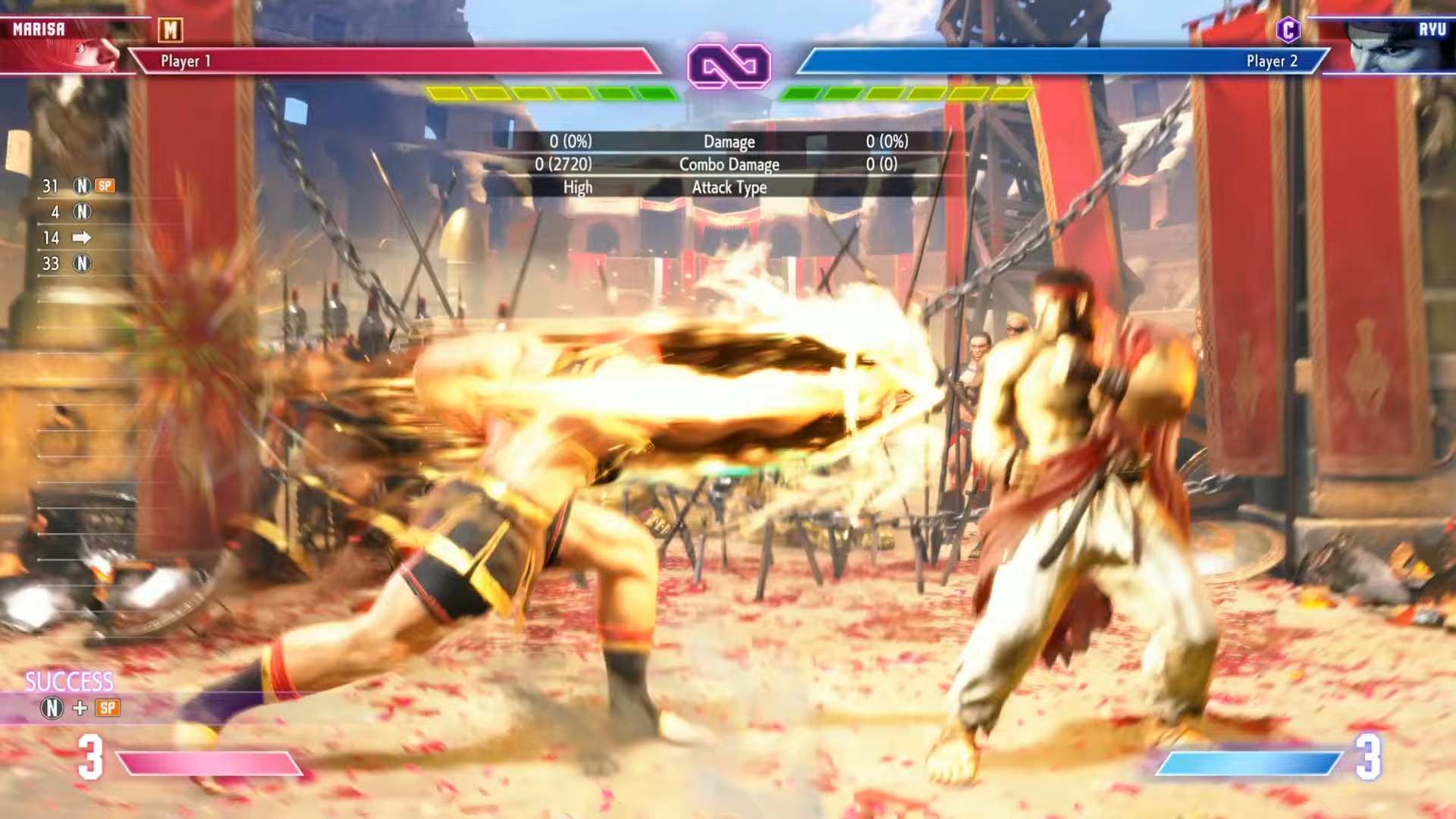Select the orange Modern control type badge

(171, 30)
